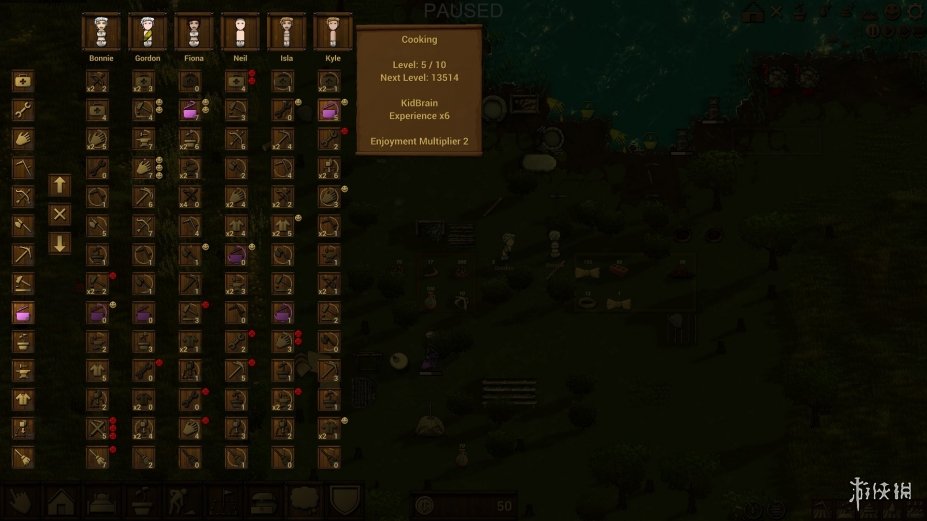
Task: Select the highlighted cooking pot job category
Action: point(23,313)
